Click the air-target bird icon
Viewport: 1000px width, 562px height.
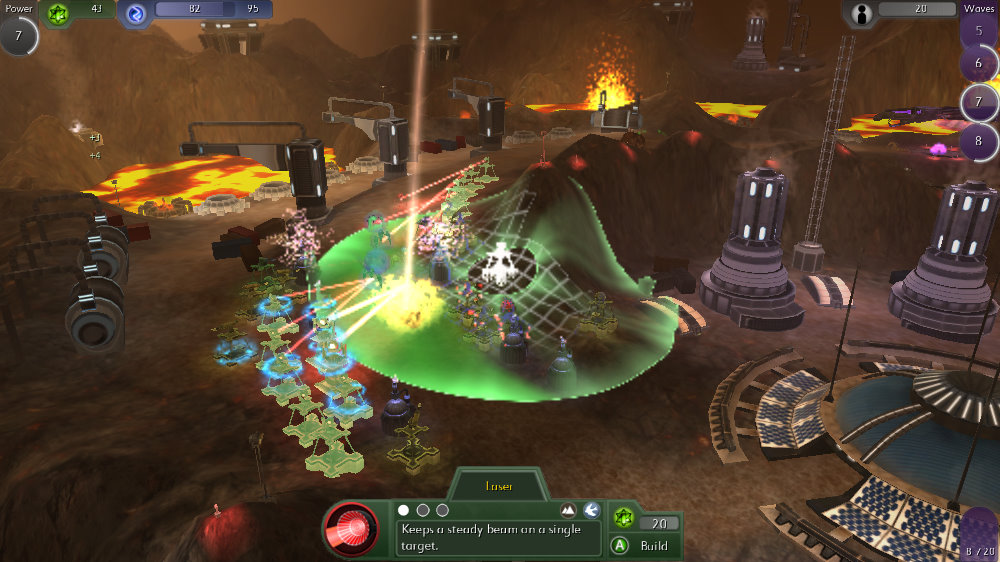592,510
